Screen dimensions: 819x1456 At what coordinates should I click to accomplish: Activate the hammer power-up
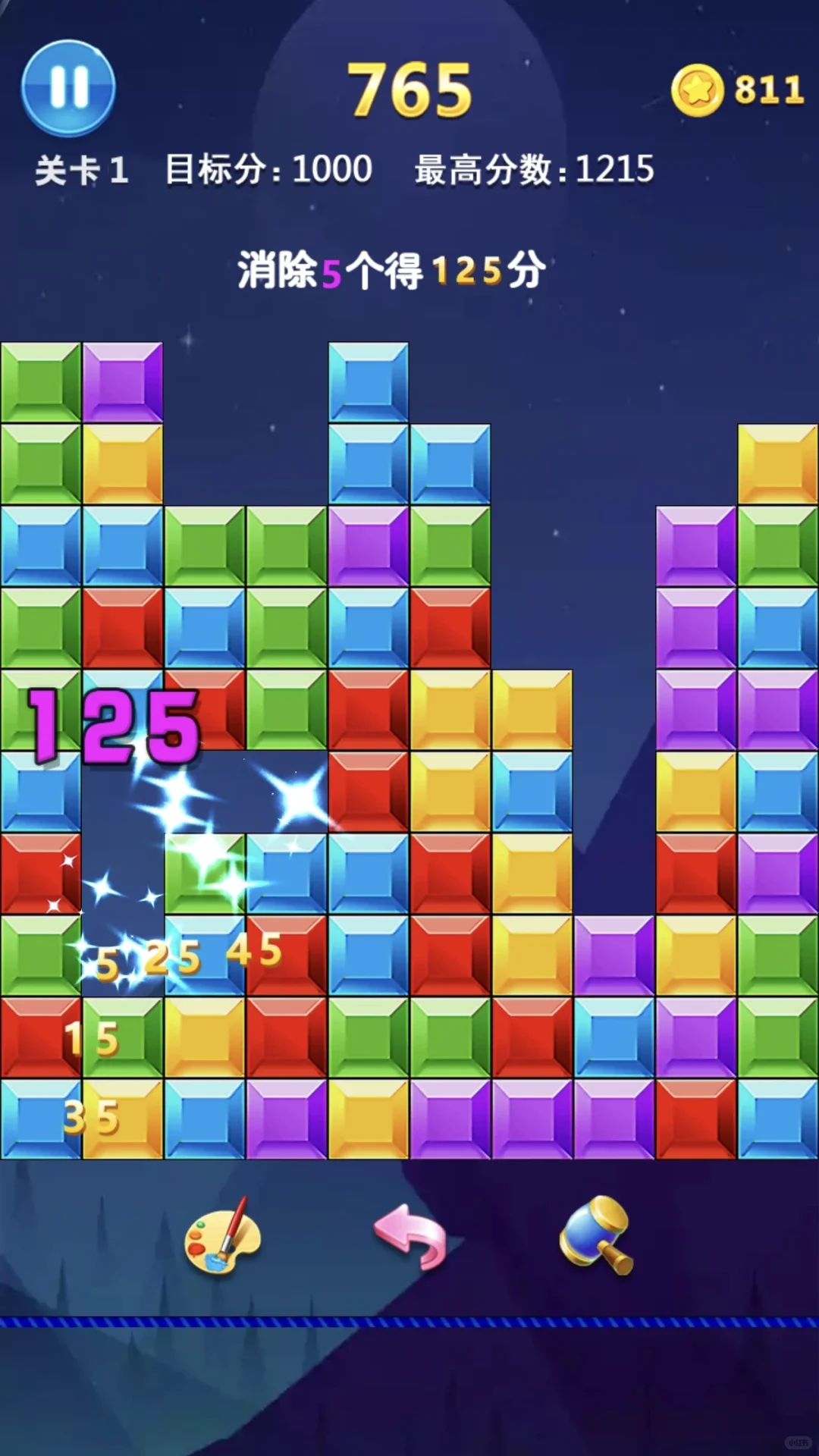[x=597, y=1235]
